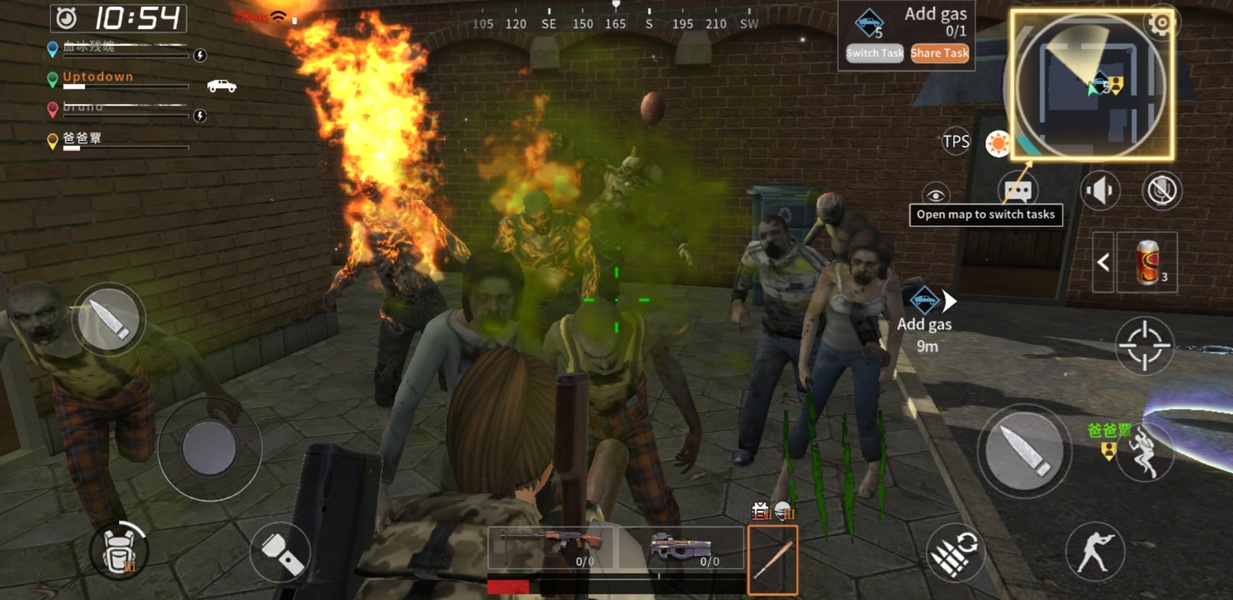
Task: Open the backpack inventory
Action: coord(119,549)
